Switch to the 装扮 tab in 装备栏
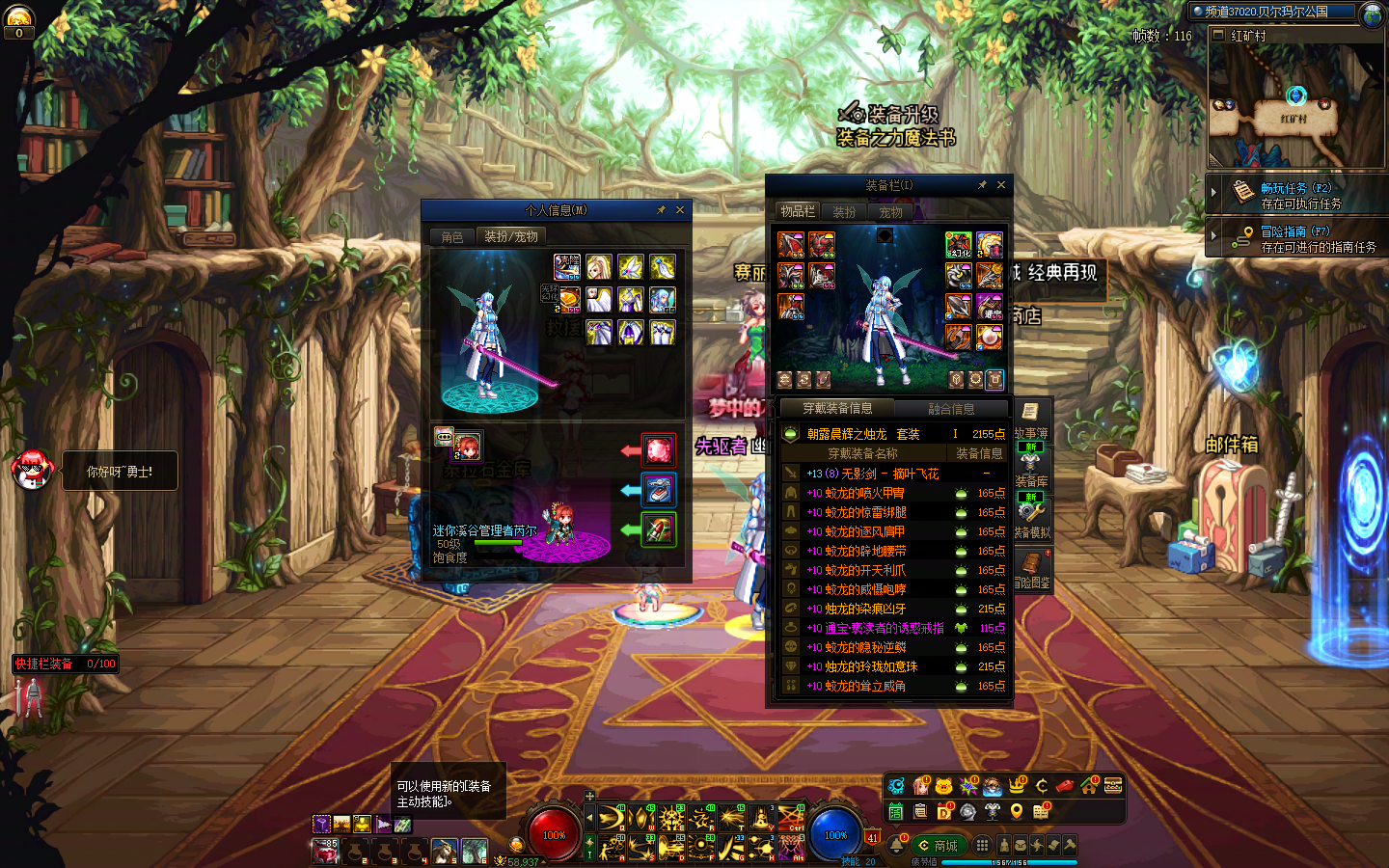Viewport: 1389px width, 868px height. click(x=844, y=212)
